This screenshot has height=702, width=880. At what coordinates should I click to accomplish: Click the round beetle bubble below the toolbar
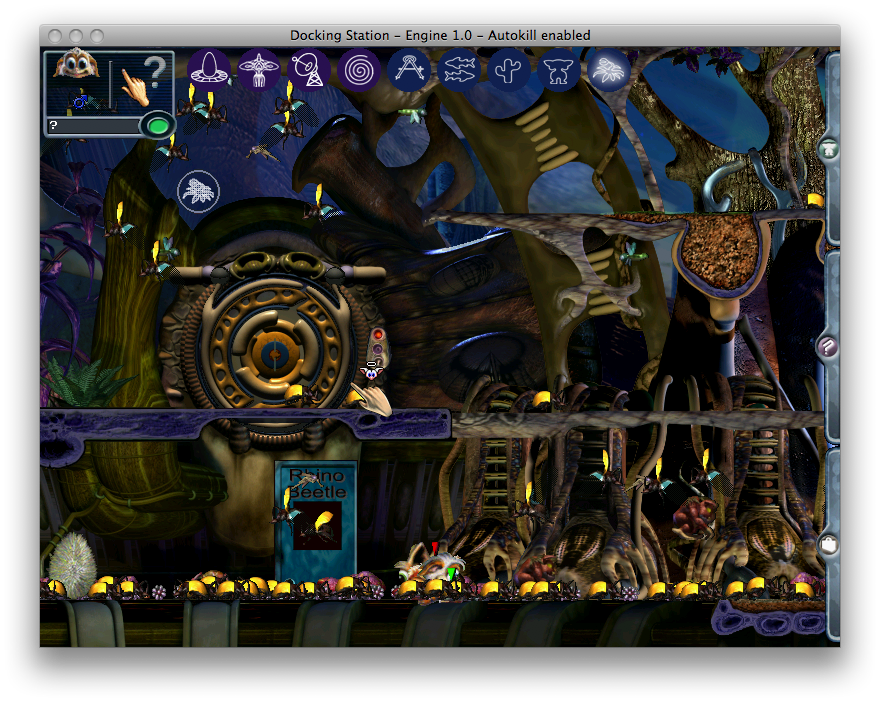(x=198, y=190)
